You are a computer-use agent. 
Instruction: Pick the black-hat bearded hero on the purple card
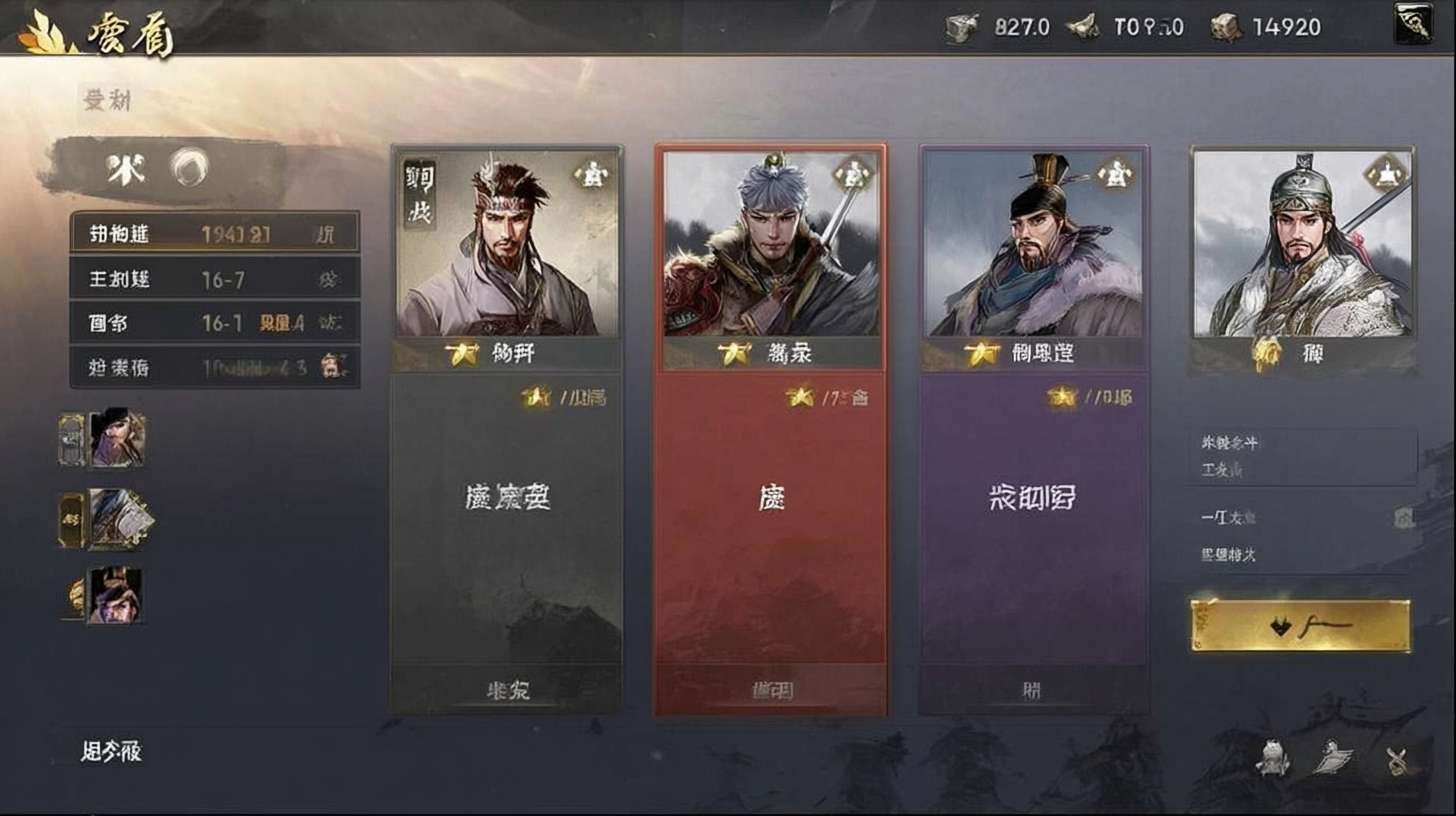click(1034, 245)
